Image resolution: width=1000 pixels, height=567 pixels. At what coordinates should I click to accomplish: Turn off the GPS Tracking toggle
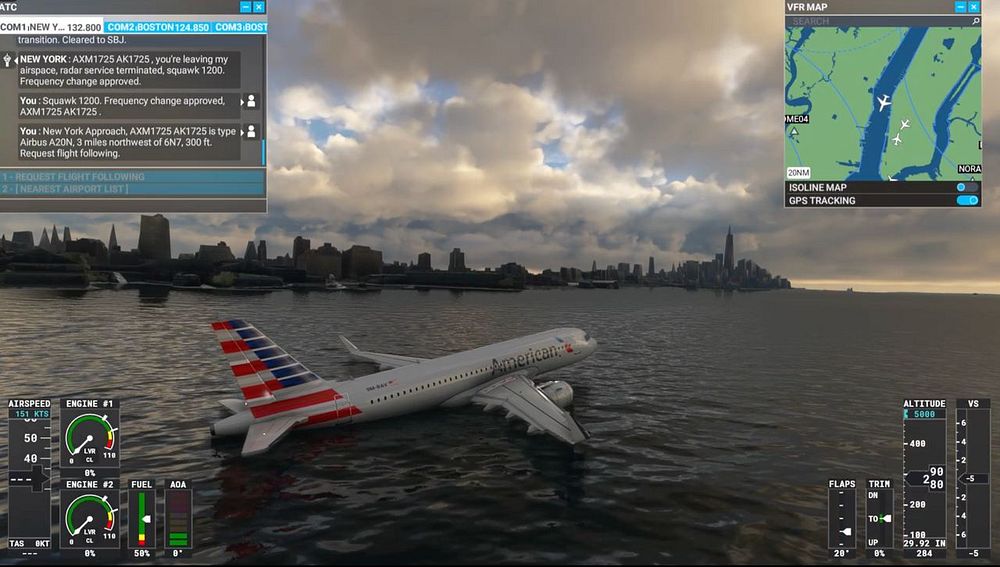point(967,200)
